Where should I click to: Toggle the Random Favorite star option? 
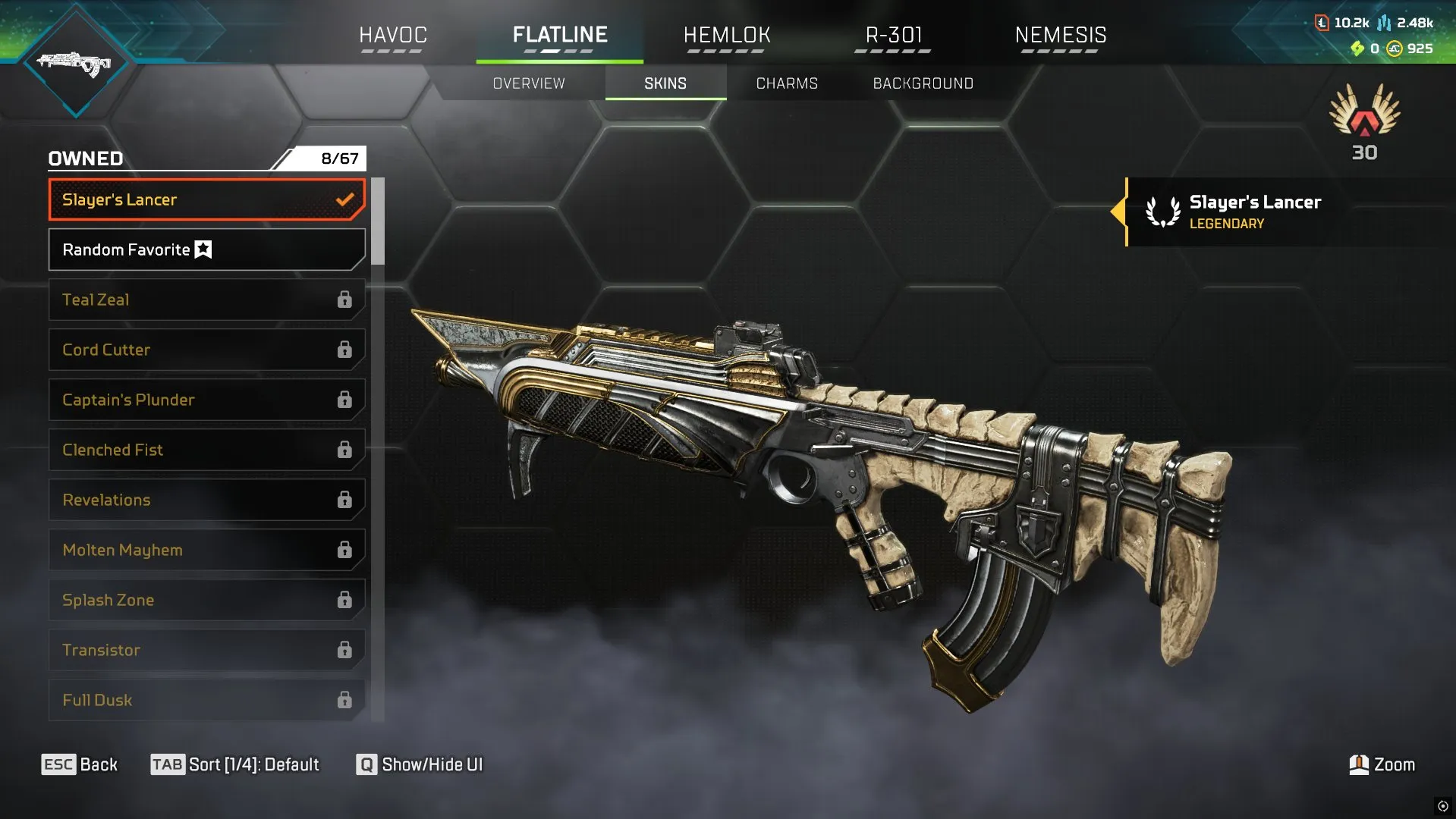(x=202, y=249)
